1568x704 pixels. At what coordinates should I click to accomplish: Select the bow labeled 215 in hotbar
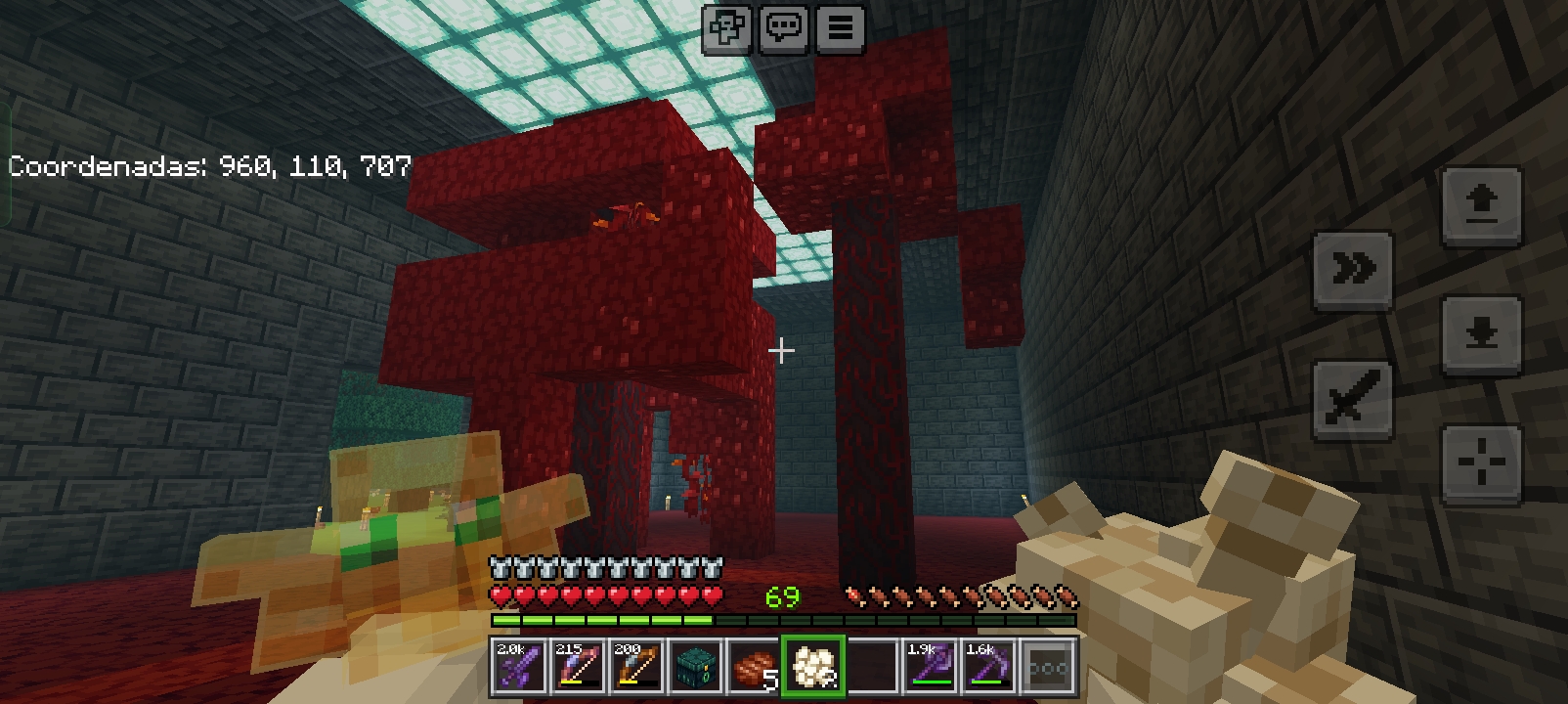click(577, 667)
